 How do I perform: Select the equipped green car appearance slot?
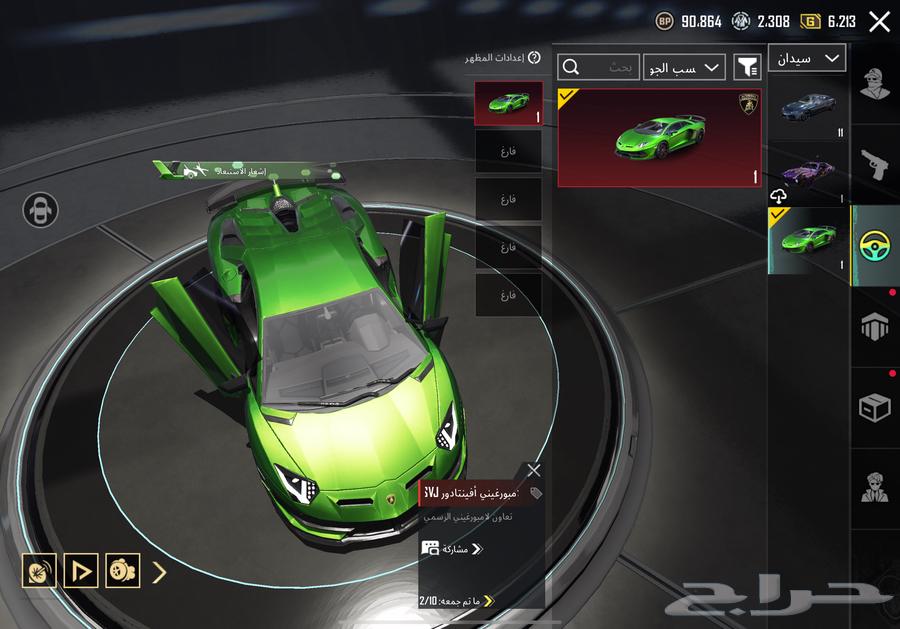tap(508, 104)
